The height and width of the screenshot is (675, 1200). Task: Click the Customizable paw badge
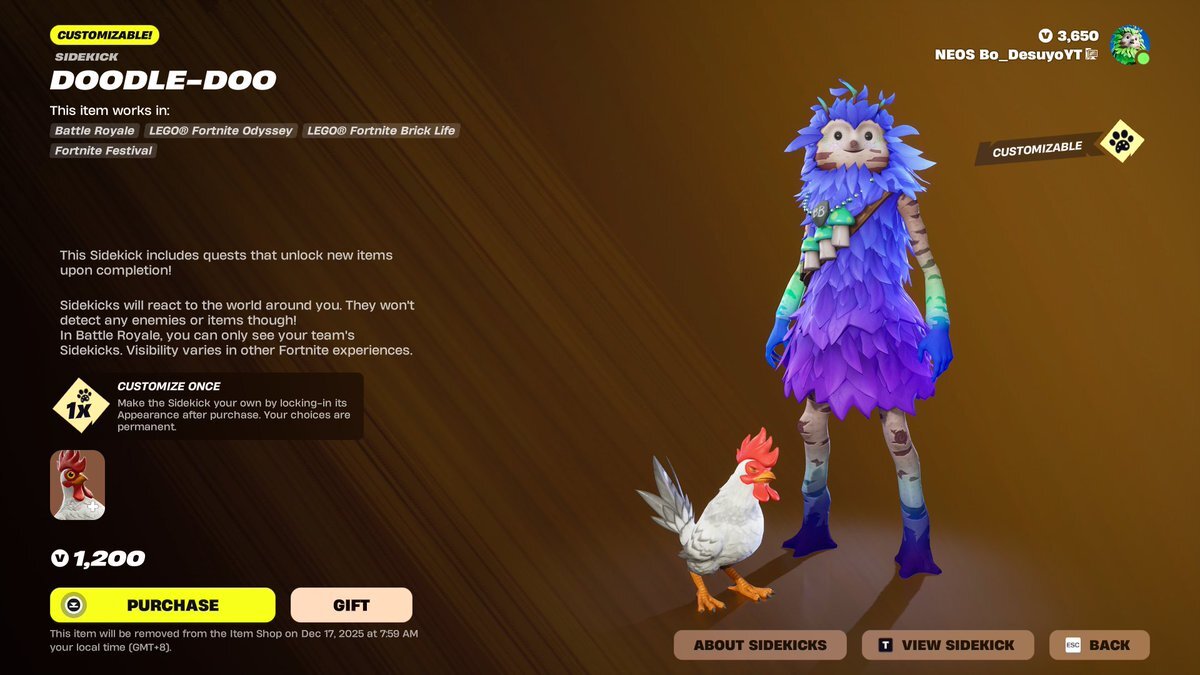pos(1121,144)
